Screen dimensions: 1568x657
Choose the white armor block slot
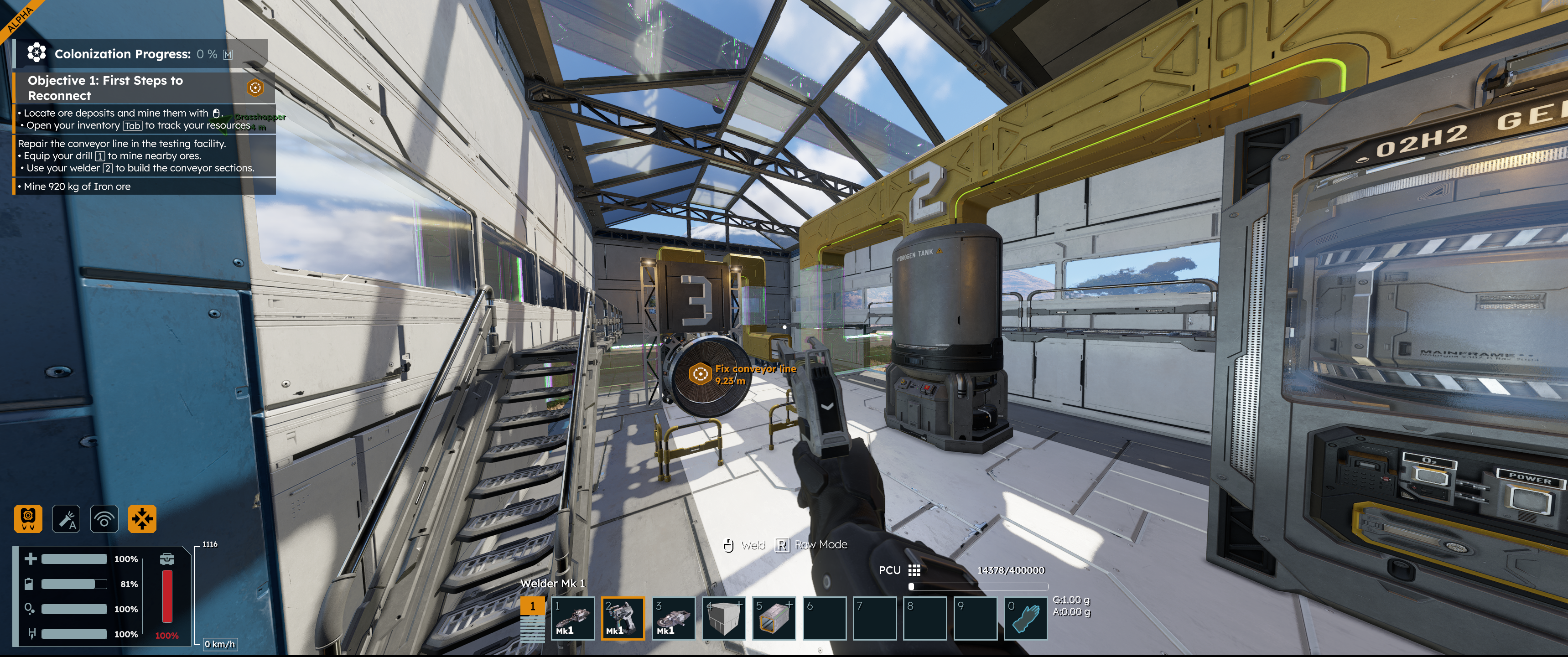(x=724, y=618)
